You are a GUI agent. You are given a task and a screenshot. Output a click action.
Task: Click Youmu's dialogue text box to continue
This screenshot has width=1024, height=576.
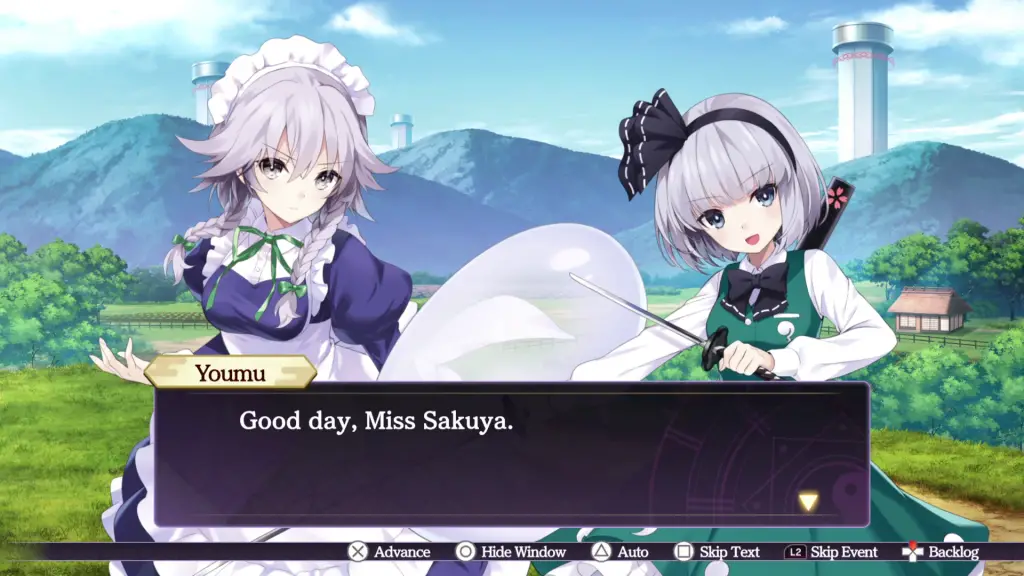coord(511,455)
